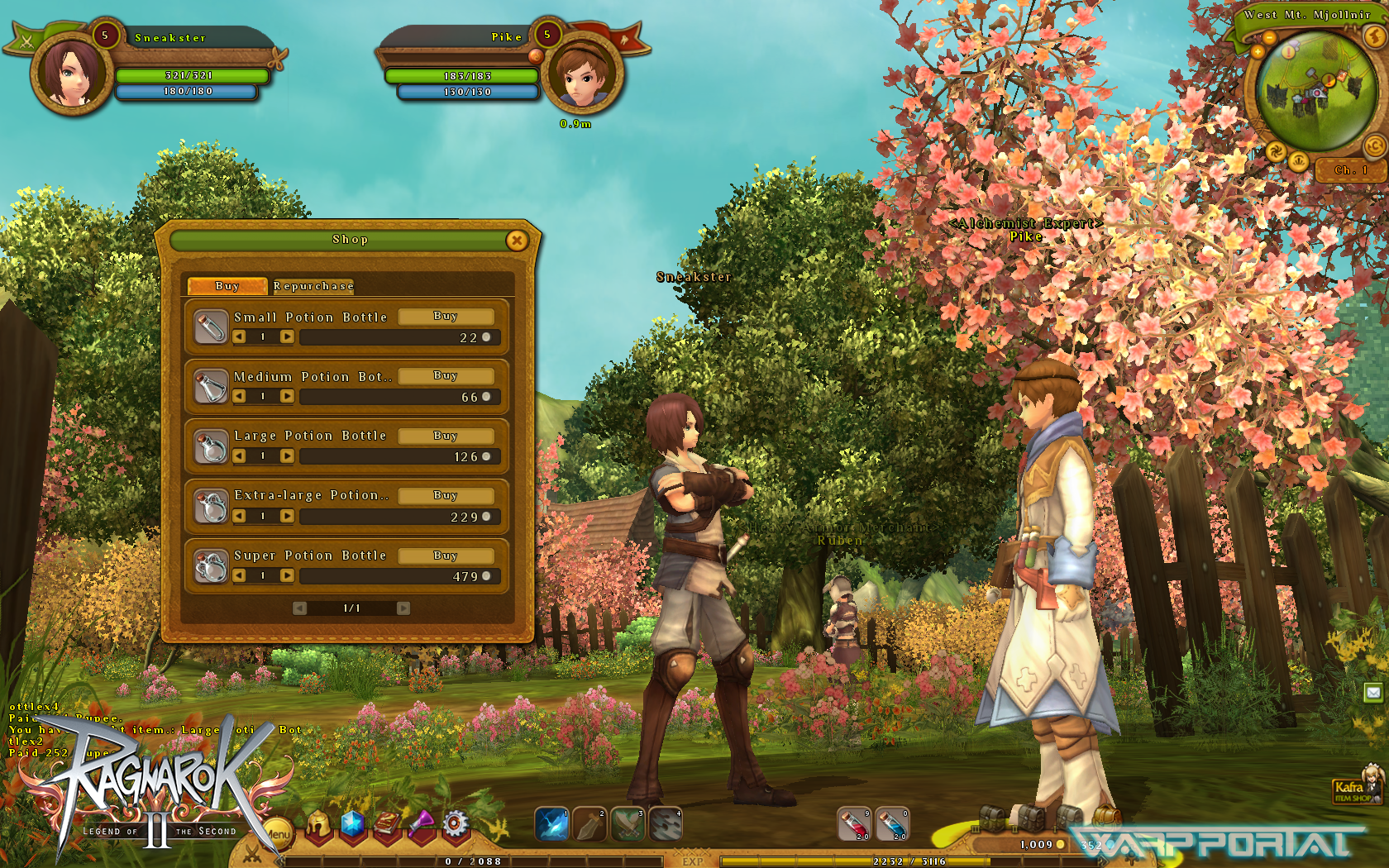
Task: Buy the Large Potion Bottle
Action: [446, 436]
